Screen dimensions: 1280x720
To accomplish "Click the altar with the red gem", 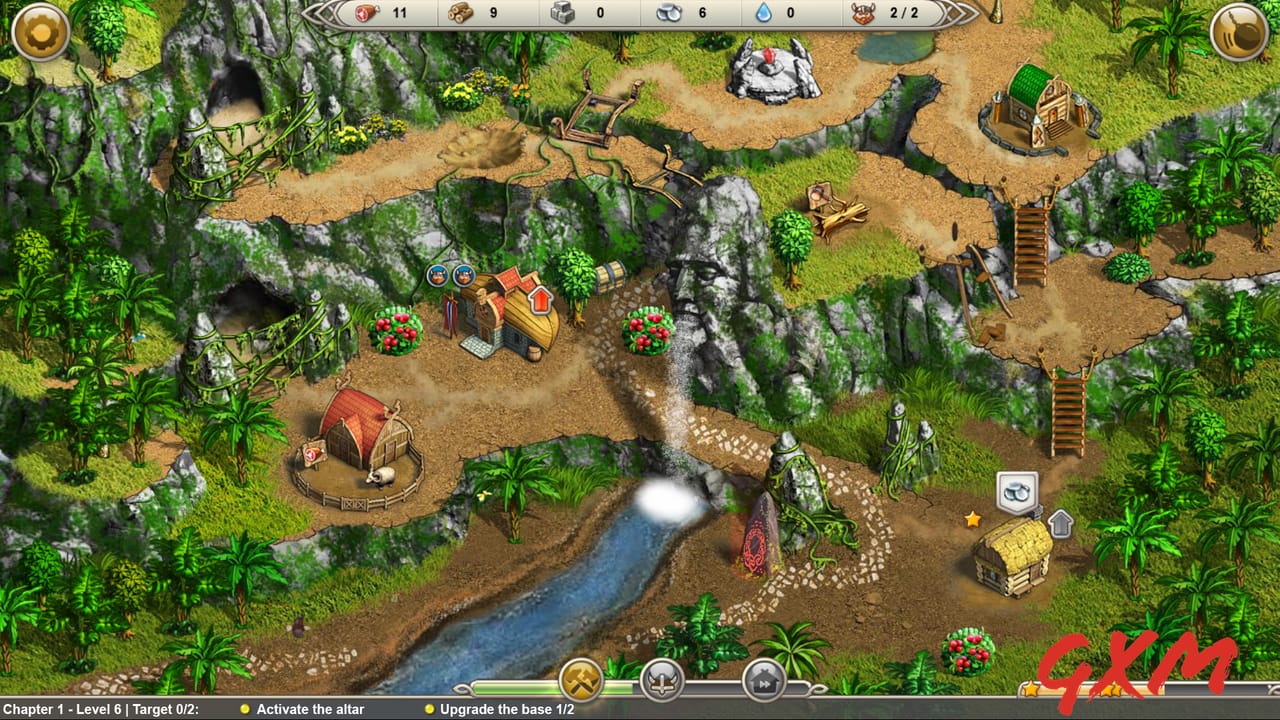I will point(770,66).
